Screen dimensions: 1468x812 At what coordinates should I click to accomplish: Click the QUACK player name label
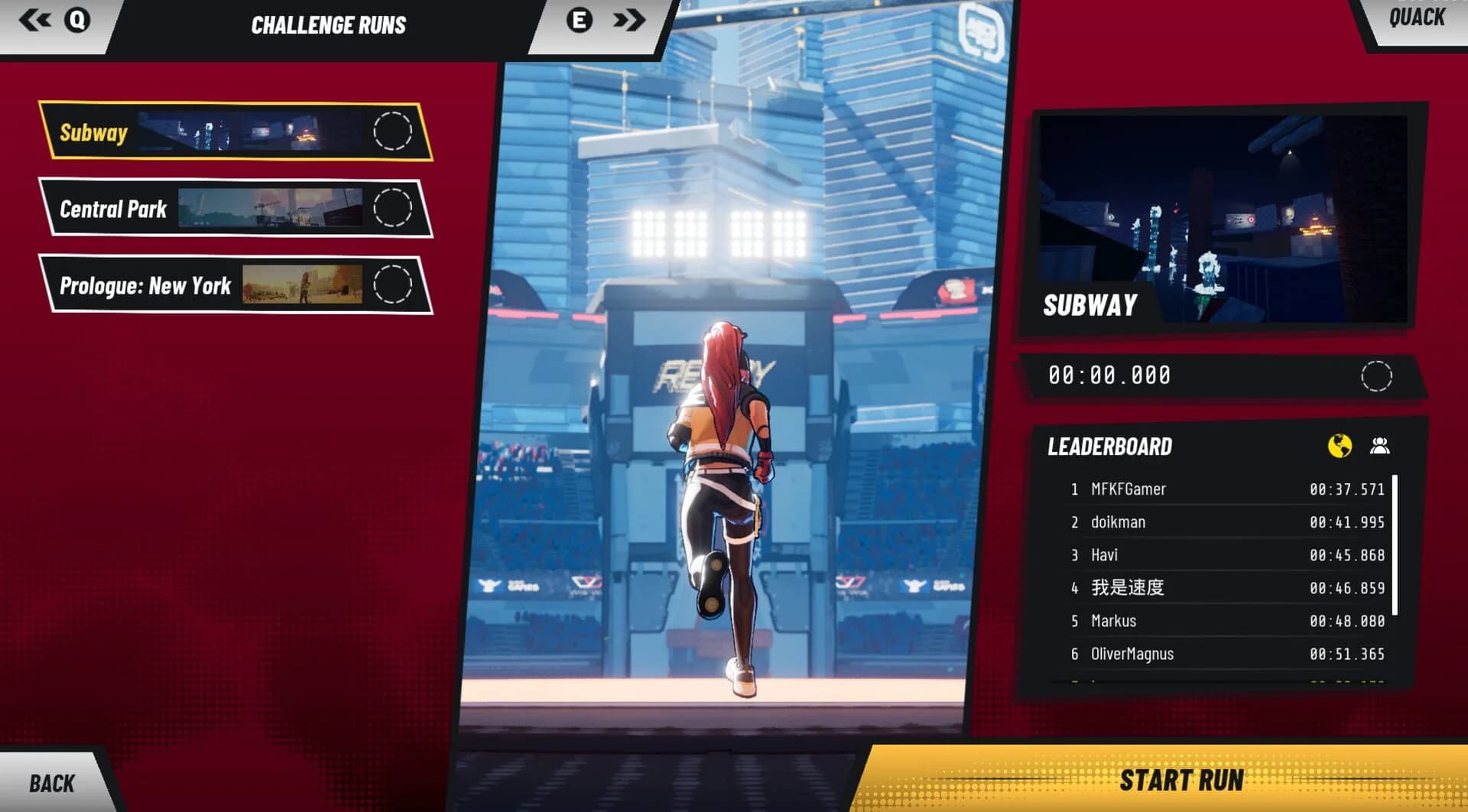1418,18
